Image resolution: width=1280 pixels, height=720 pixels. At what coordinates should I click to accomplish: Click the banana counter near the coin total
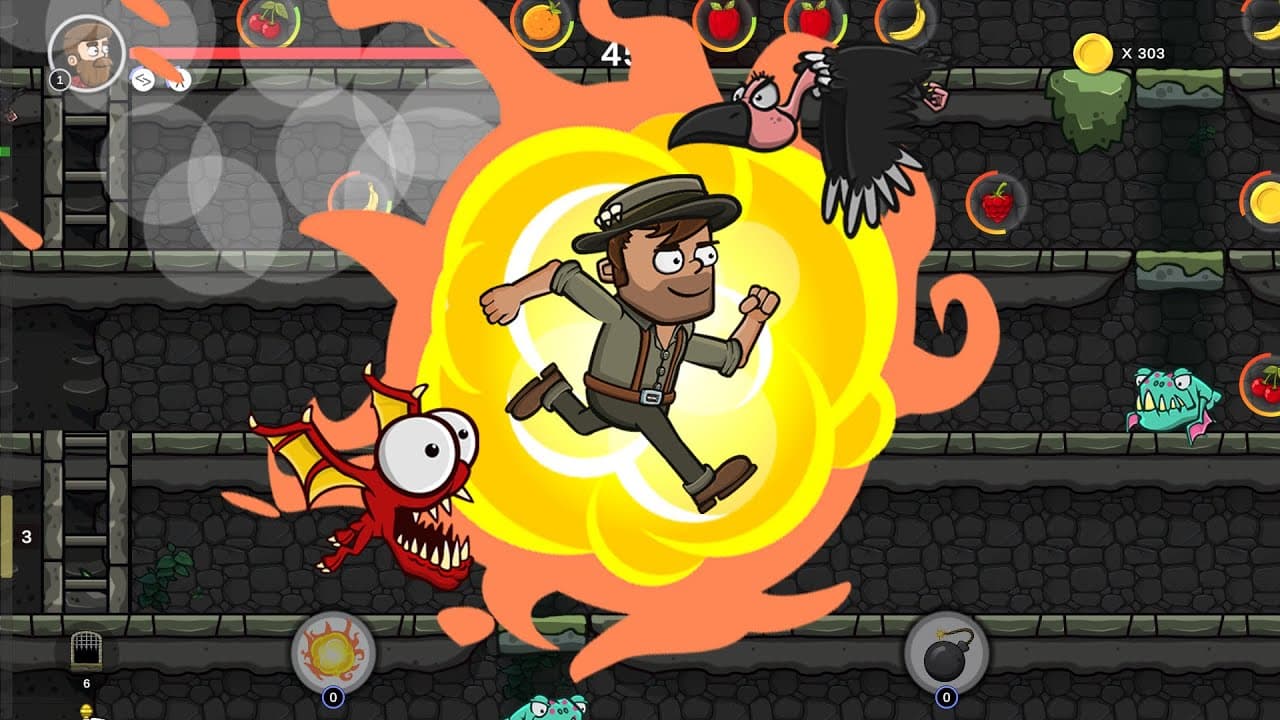[901, 20]
